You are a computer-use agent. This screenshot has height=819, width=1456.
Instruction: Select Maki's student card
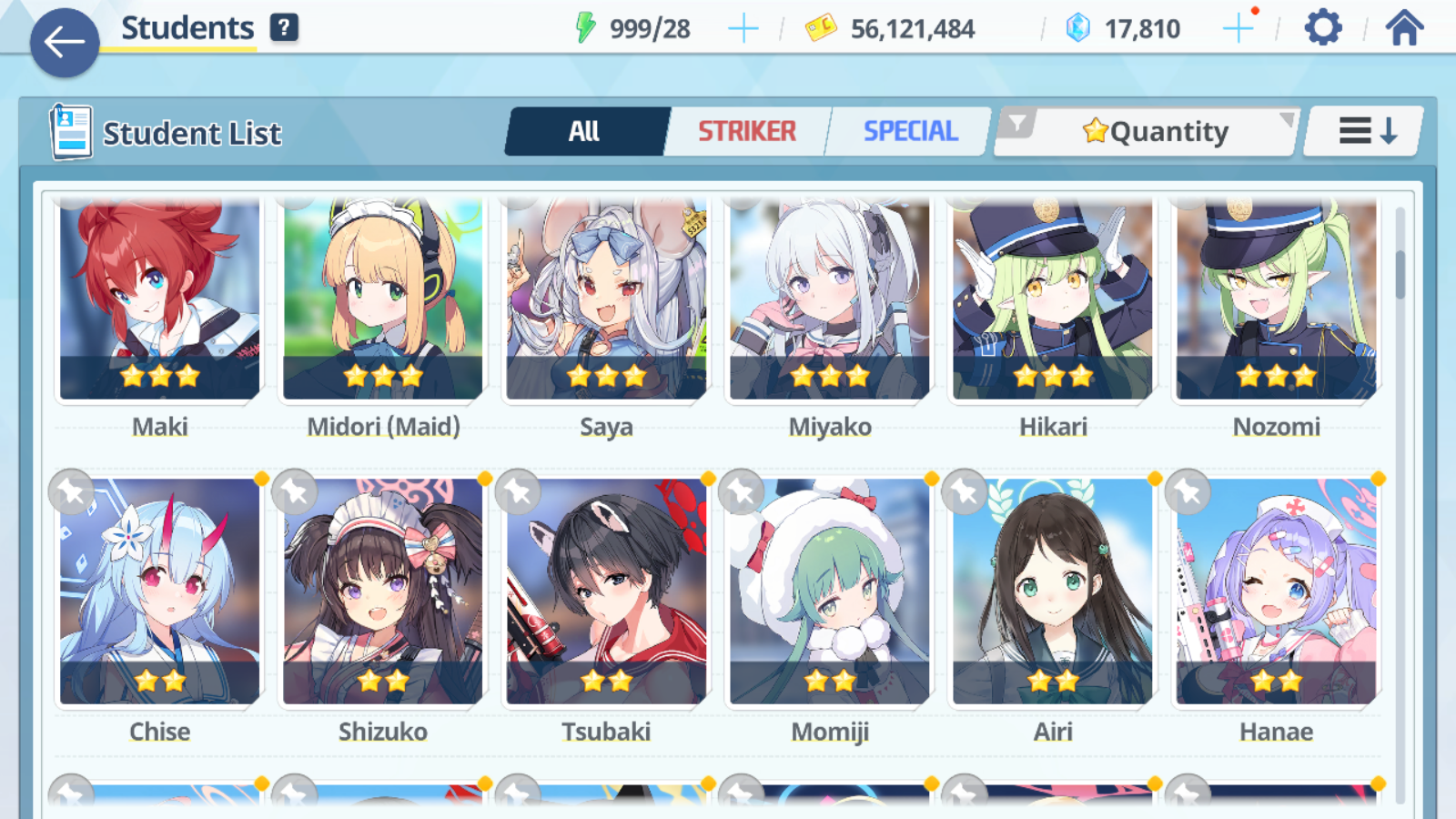pos(160,300)
